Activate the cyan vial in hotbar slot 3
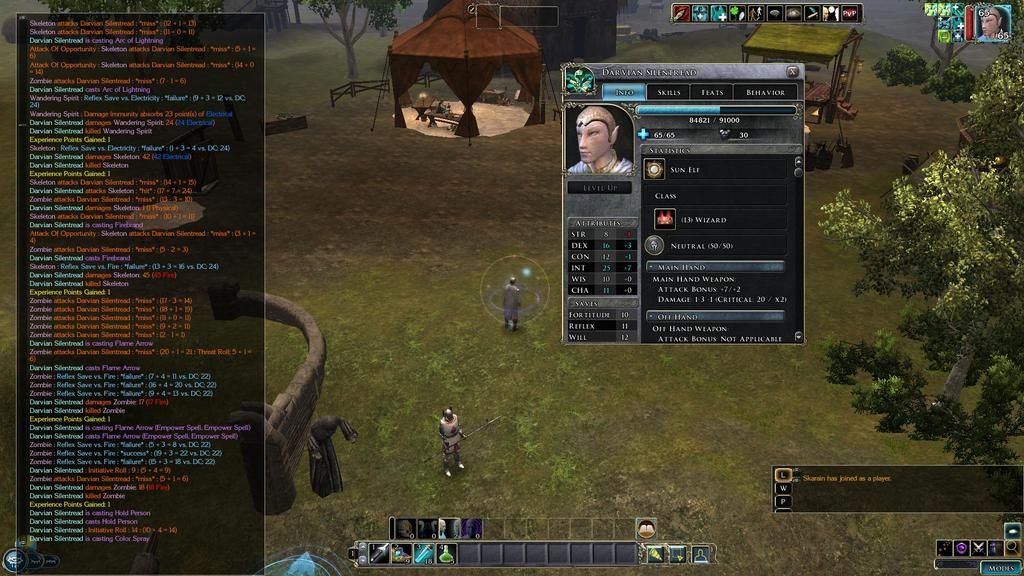The image size is (1024, 576). (x=424, y=553)
